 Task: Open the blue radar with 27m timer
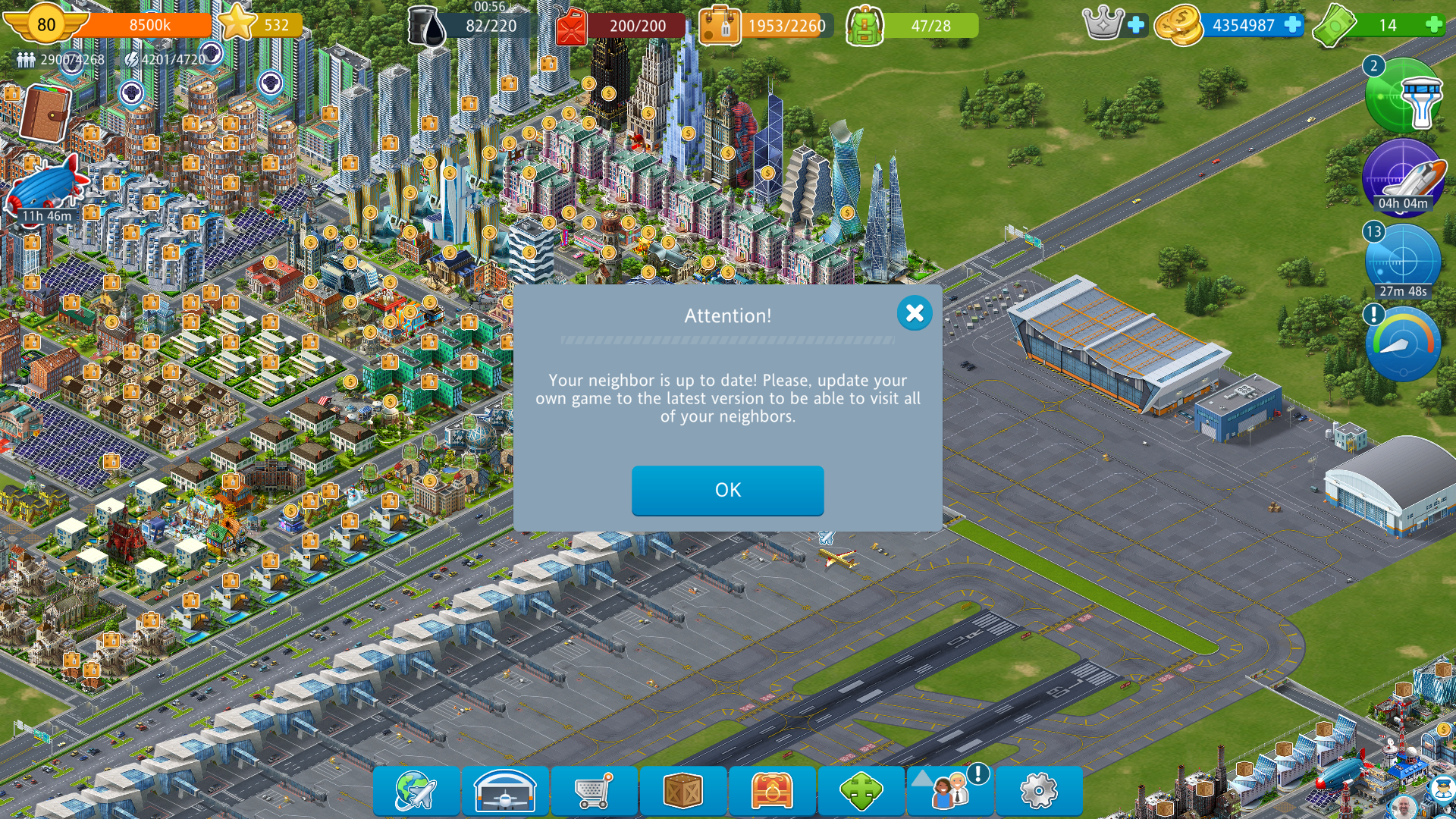pyautogui.click(x=1403, y=262)
